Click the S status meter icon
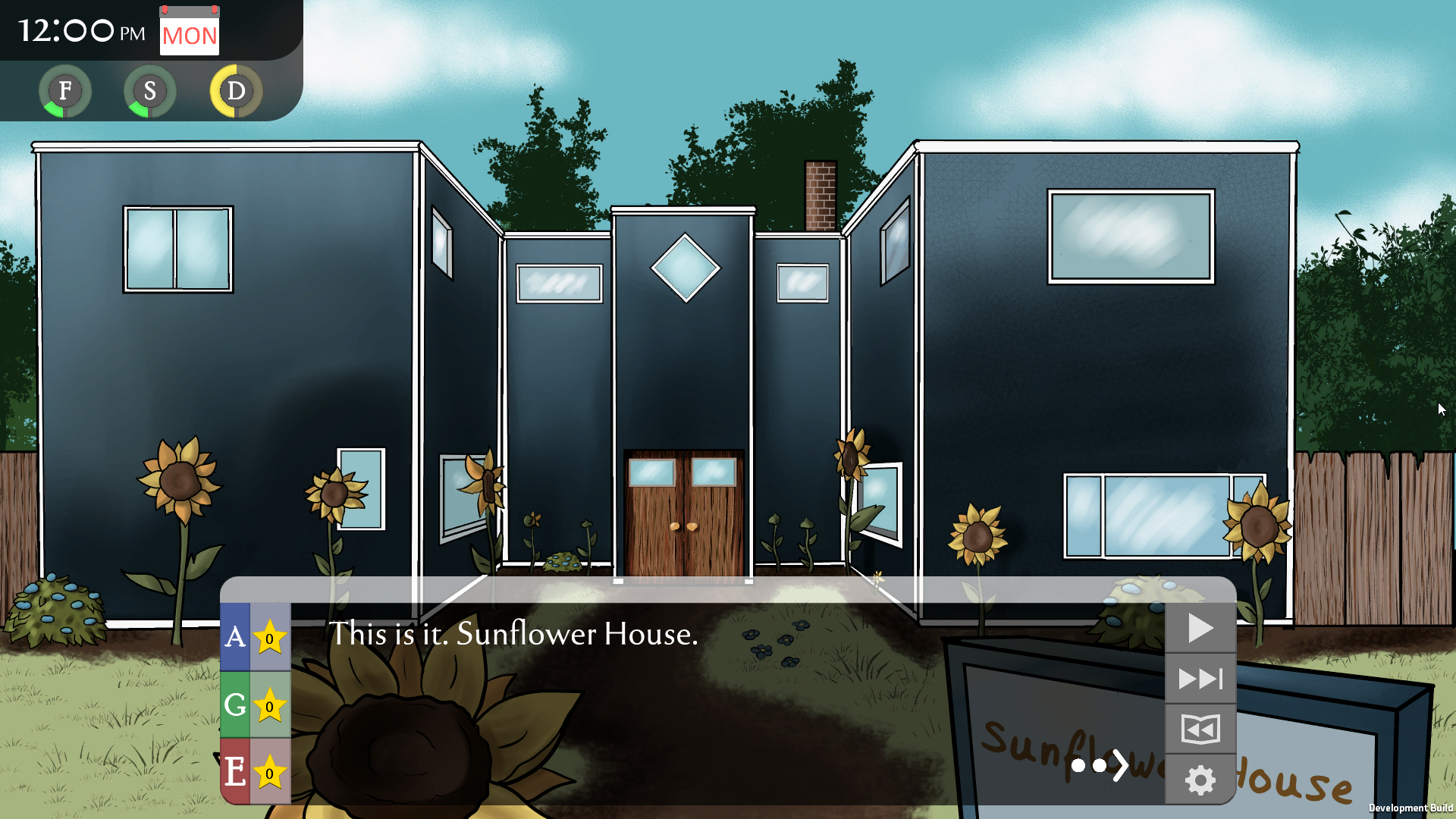1456x819 pixels. tap(150, 91)
